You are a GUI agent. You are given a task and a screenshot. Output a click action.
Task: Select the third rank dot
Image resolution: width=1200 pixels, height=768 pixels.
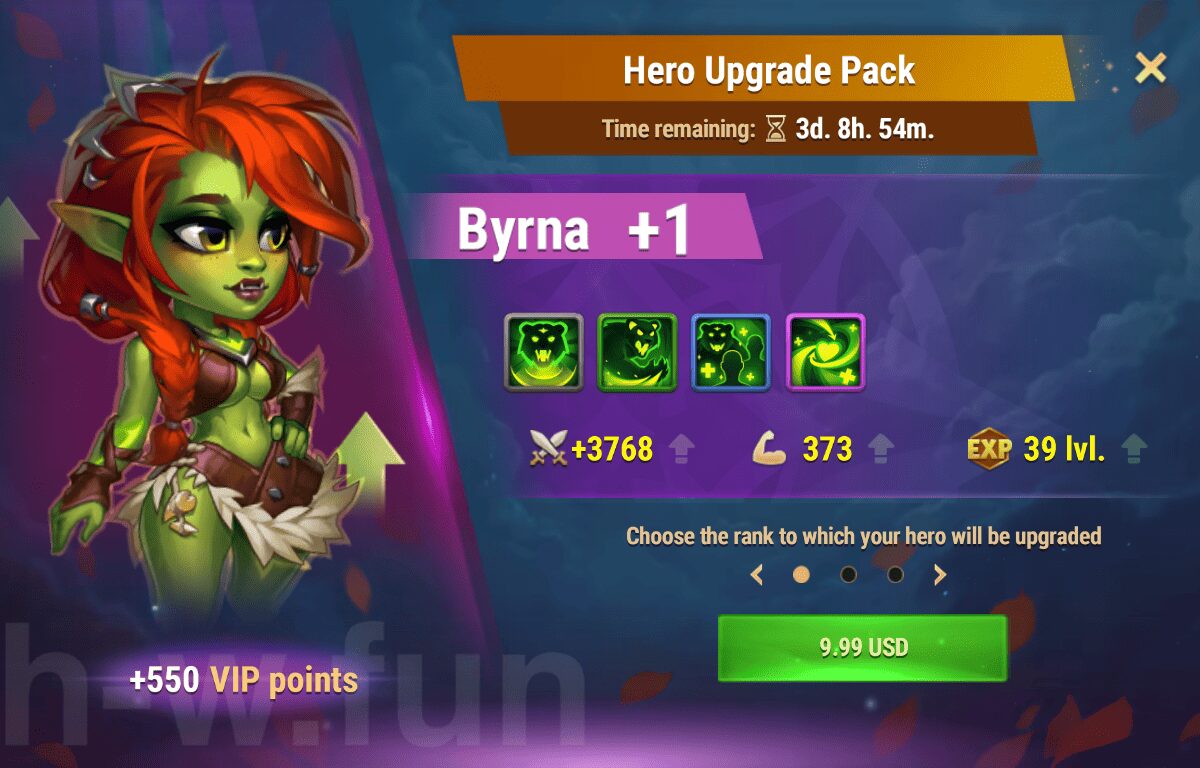tap(895, 575)
